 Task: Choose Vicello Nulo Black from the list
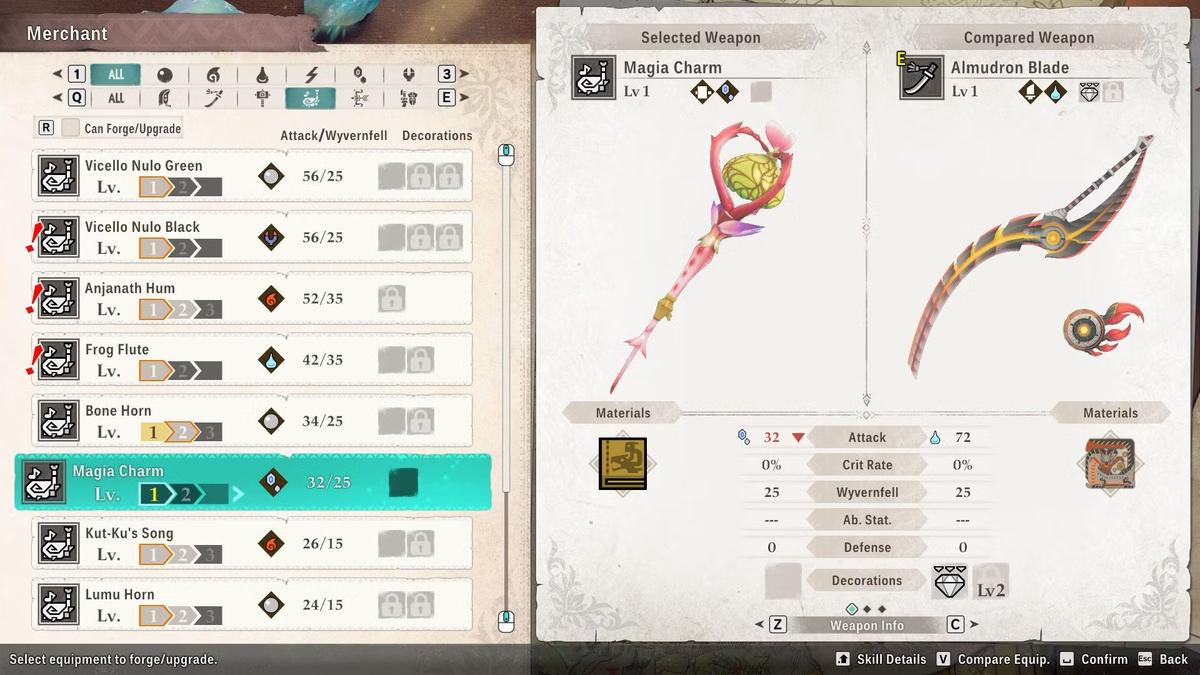tap(252, 237)
